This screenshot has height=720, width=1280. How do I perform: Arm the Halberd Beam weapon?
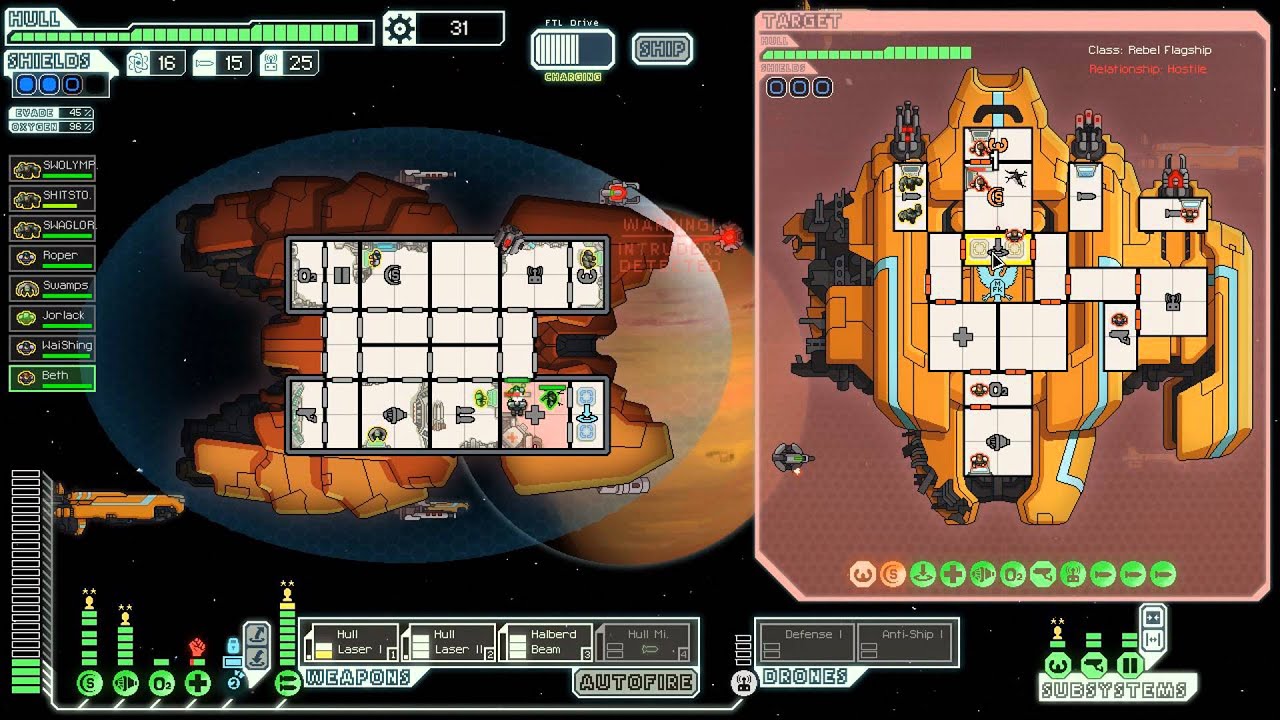pyautogui.click(x=546, y=642)
